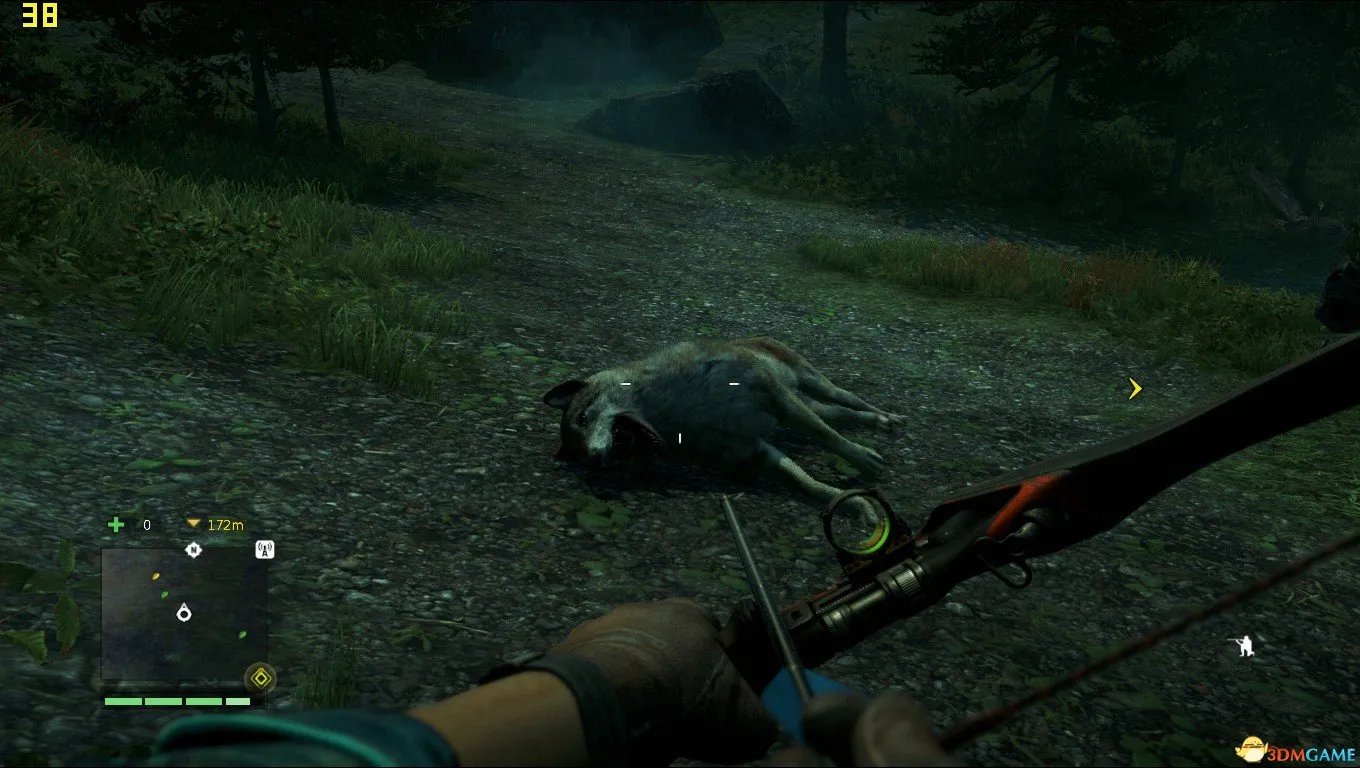Select the yellow leaf marker on minimap

click(x=155, y=575)
